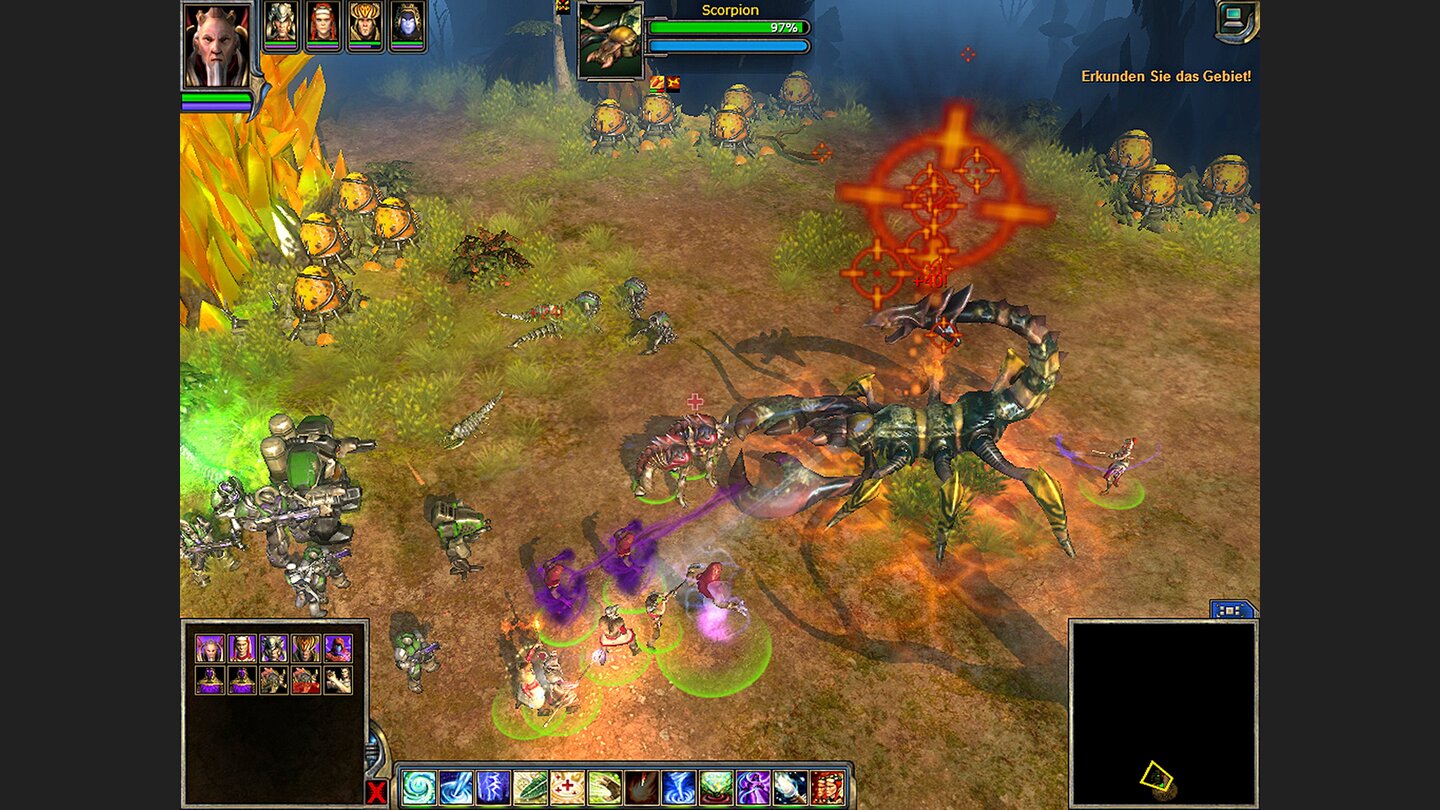The height and width of the screenshot is (810, 1440).
Task: Pick the unit icon with red lower half
Action: (x=306, y=680)
